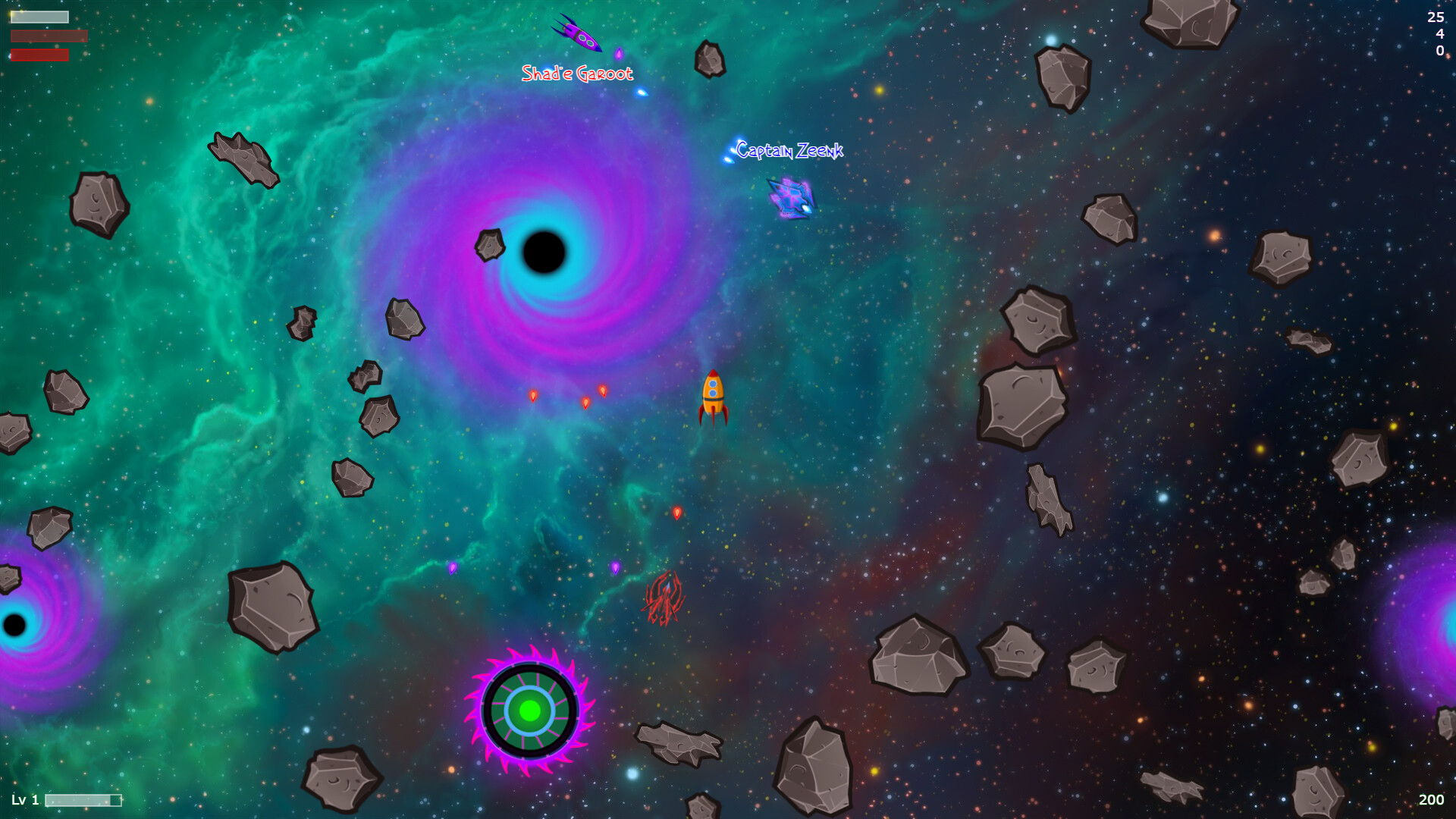Click the black hole on the left edge
Image resolution: width=1456 pixels, height=819 pixels.
14,623
